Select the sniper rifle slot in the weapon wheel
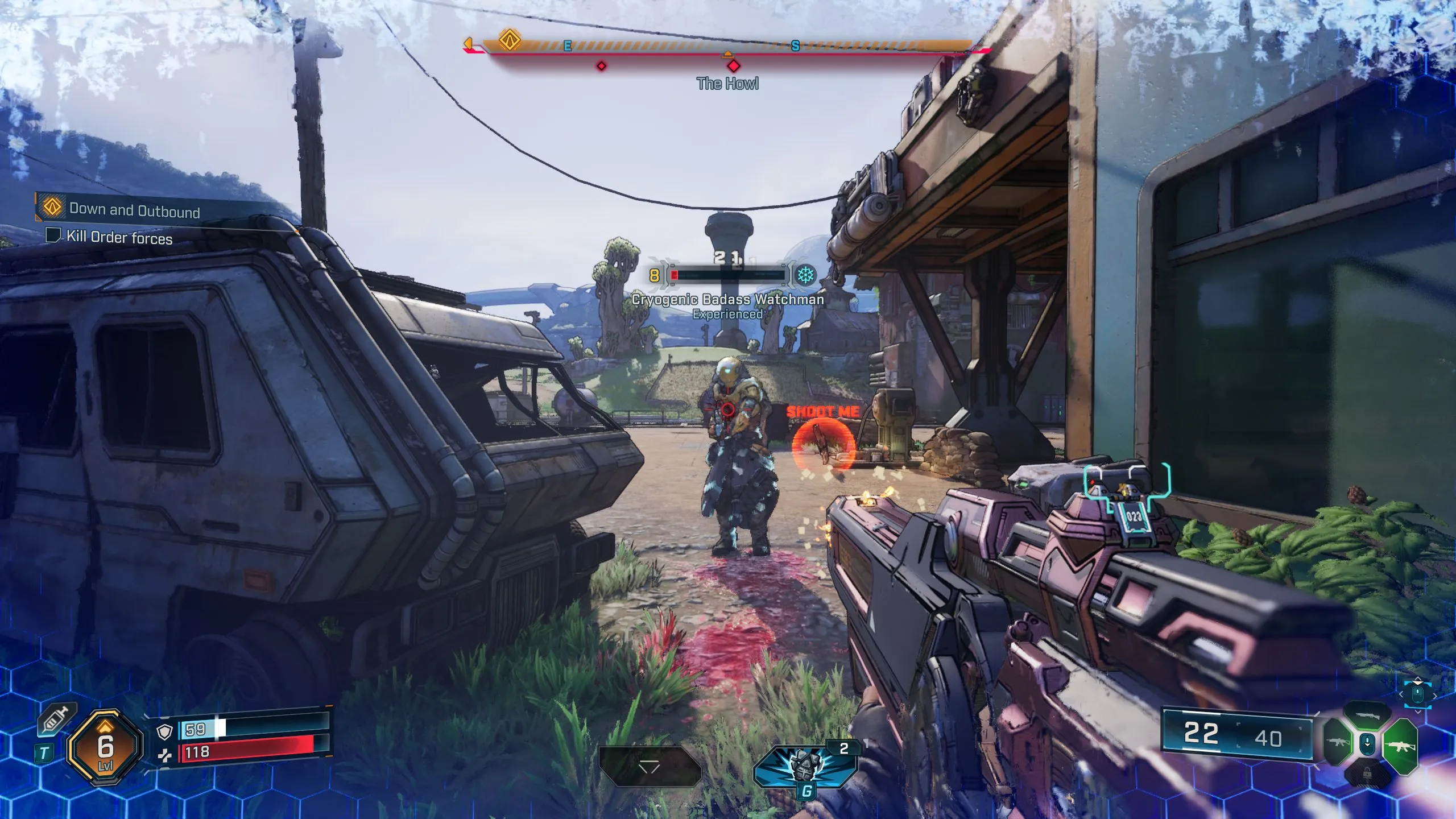 1367,715
